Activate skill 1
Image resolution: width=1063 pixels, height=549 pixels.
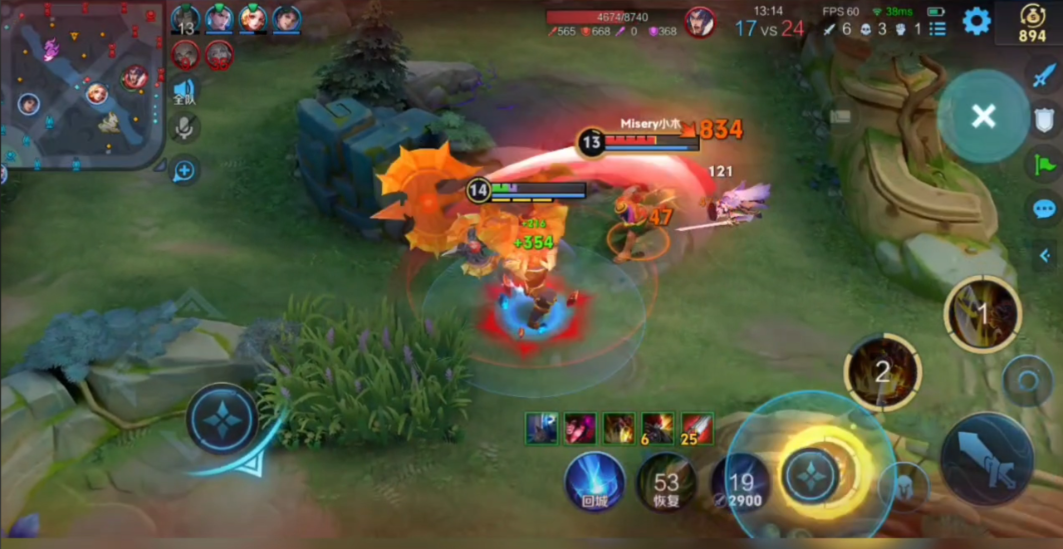982,315
